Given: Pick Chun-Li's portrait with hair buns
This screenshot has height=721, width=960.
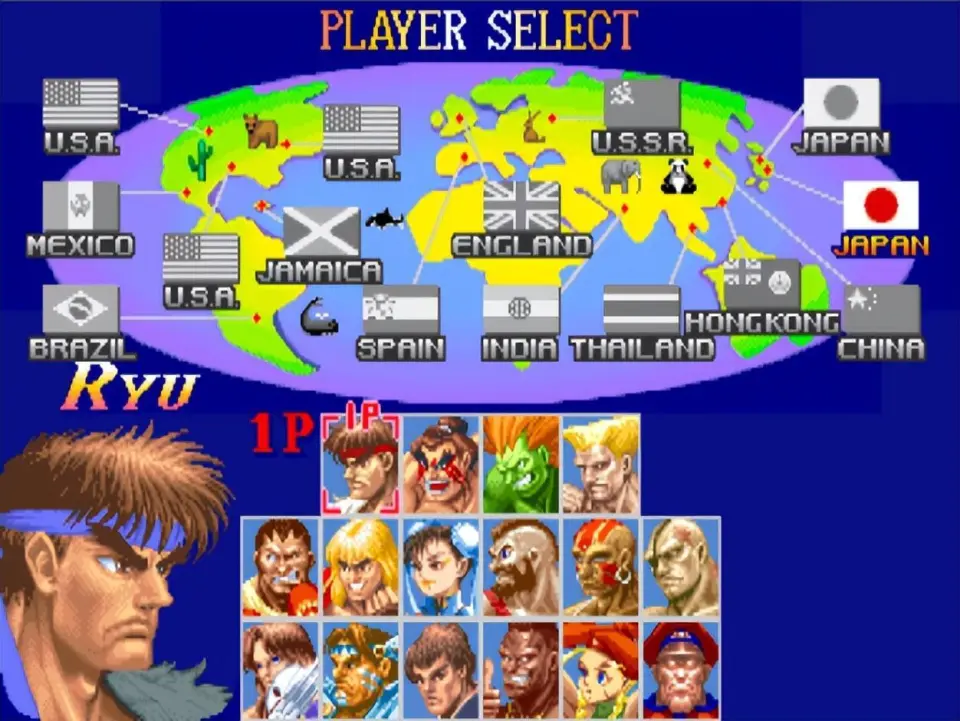Looking at the screenshot, I should pos(441,567).
